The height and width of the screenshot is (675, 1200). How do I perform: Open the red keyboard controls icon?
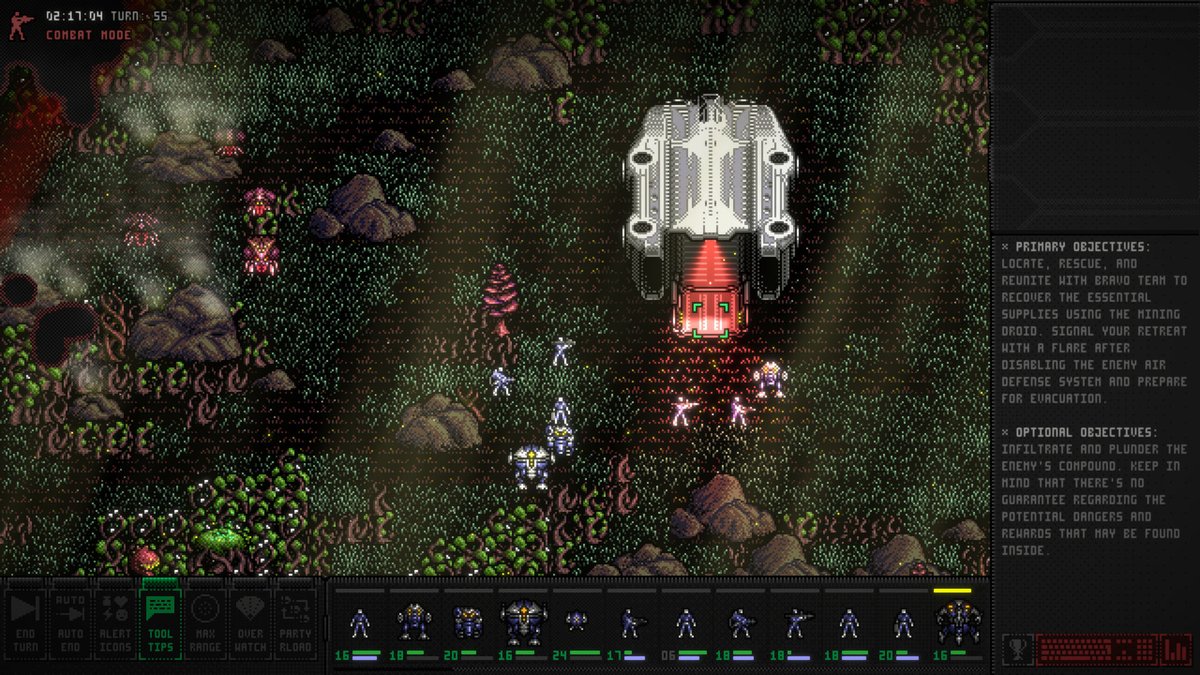pyautogui.click(x=1095, y=649)
